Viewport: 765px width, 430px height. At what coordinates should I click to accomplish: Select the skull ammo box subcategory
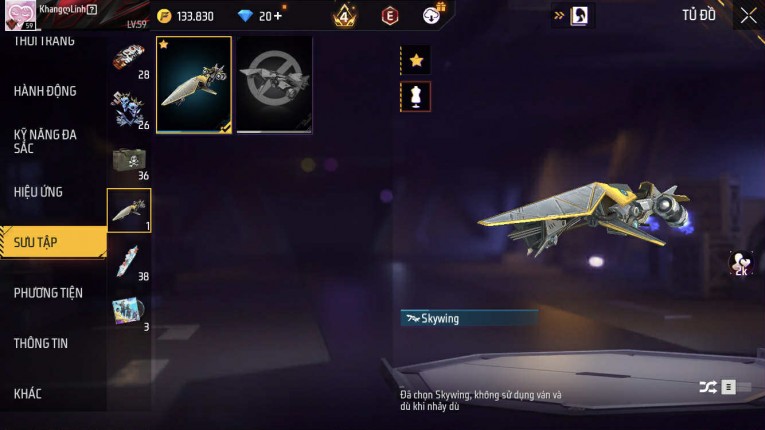(x=129, y=161)
